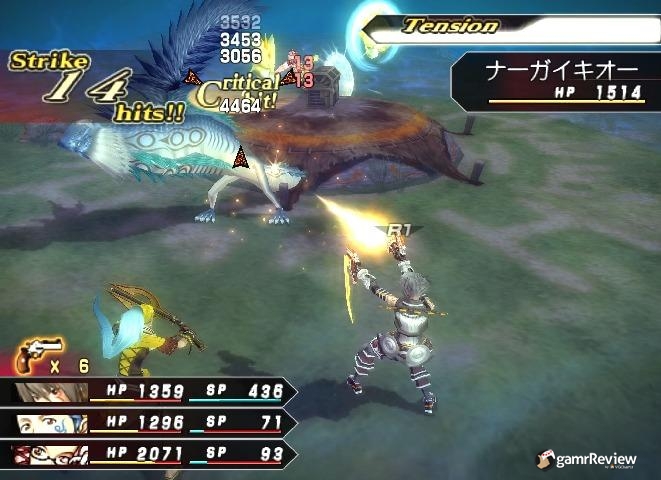The image size is (661, 480).
Task: Choose the party member with 1296 HP
Action: pyautogui.click(x=150, y=423)
